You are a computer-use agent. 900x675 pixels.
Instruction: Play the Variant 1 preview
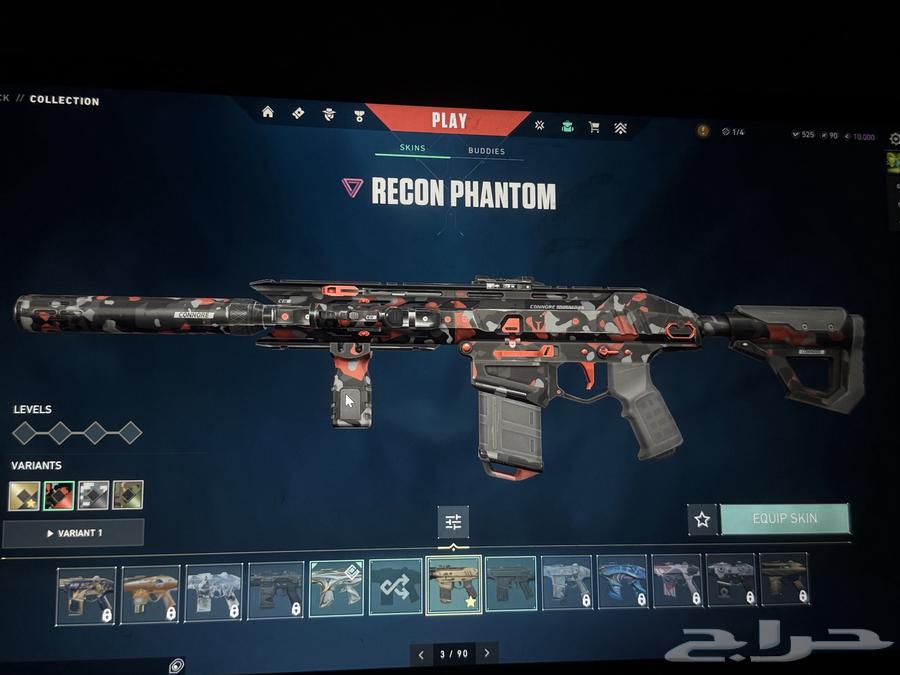73,533
